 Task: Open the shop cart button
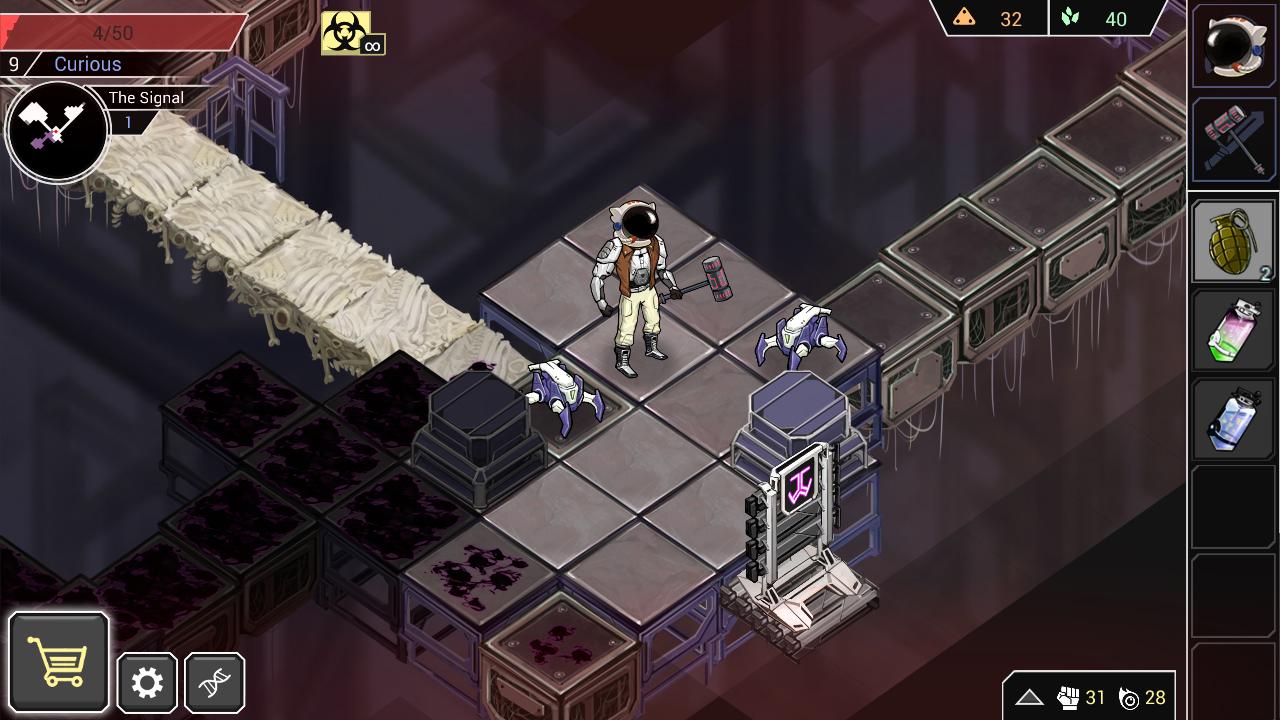click(59, 661)
